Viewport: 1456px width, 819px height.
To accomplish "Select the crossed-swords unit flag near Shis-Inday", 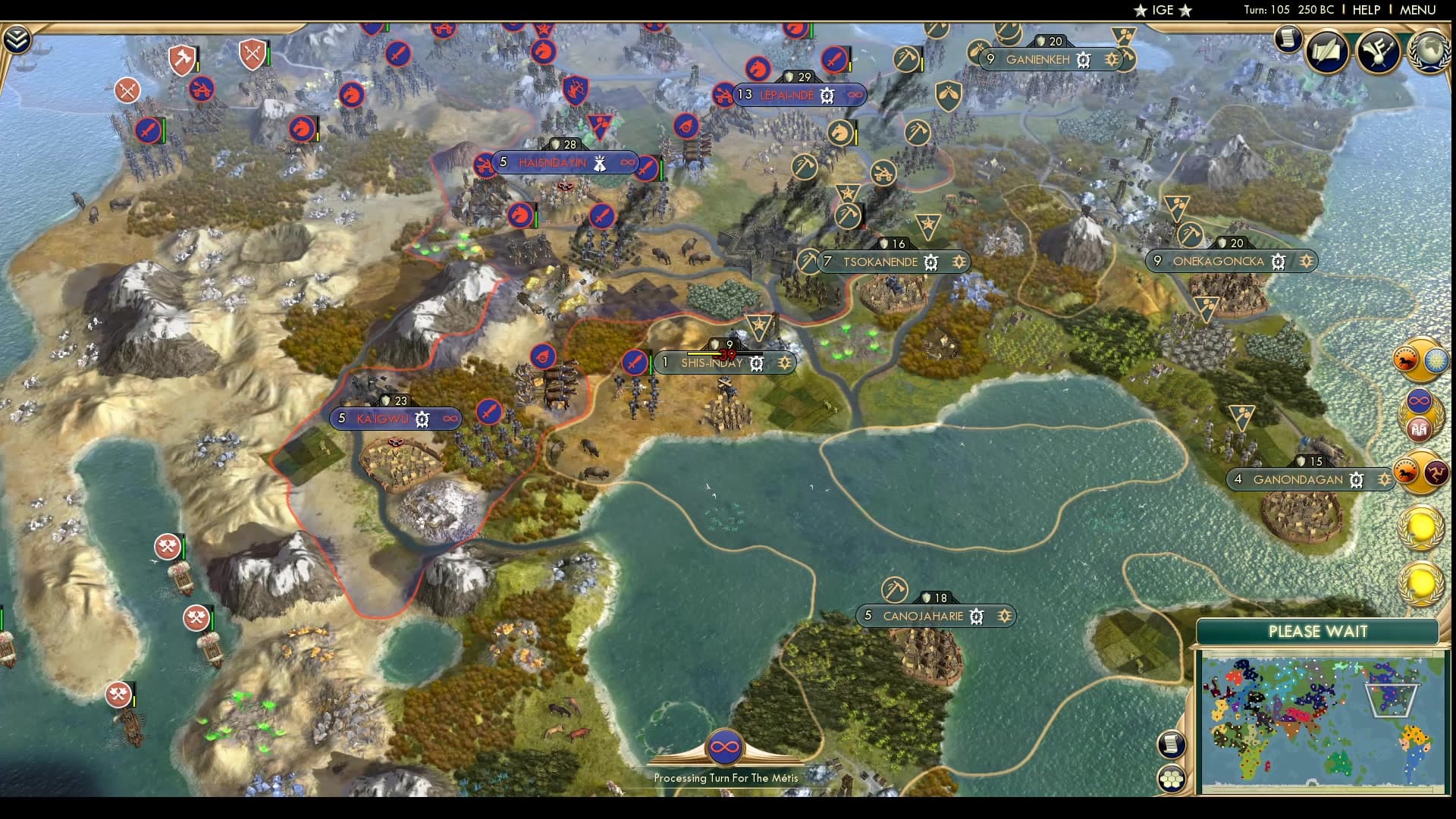I will (x=634, y=362).
